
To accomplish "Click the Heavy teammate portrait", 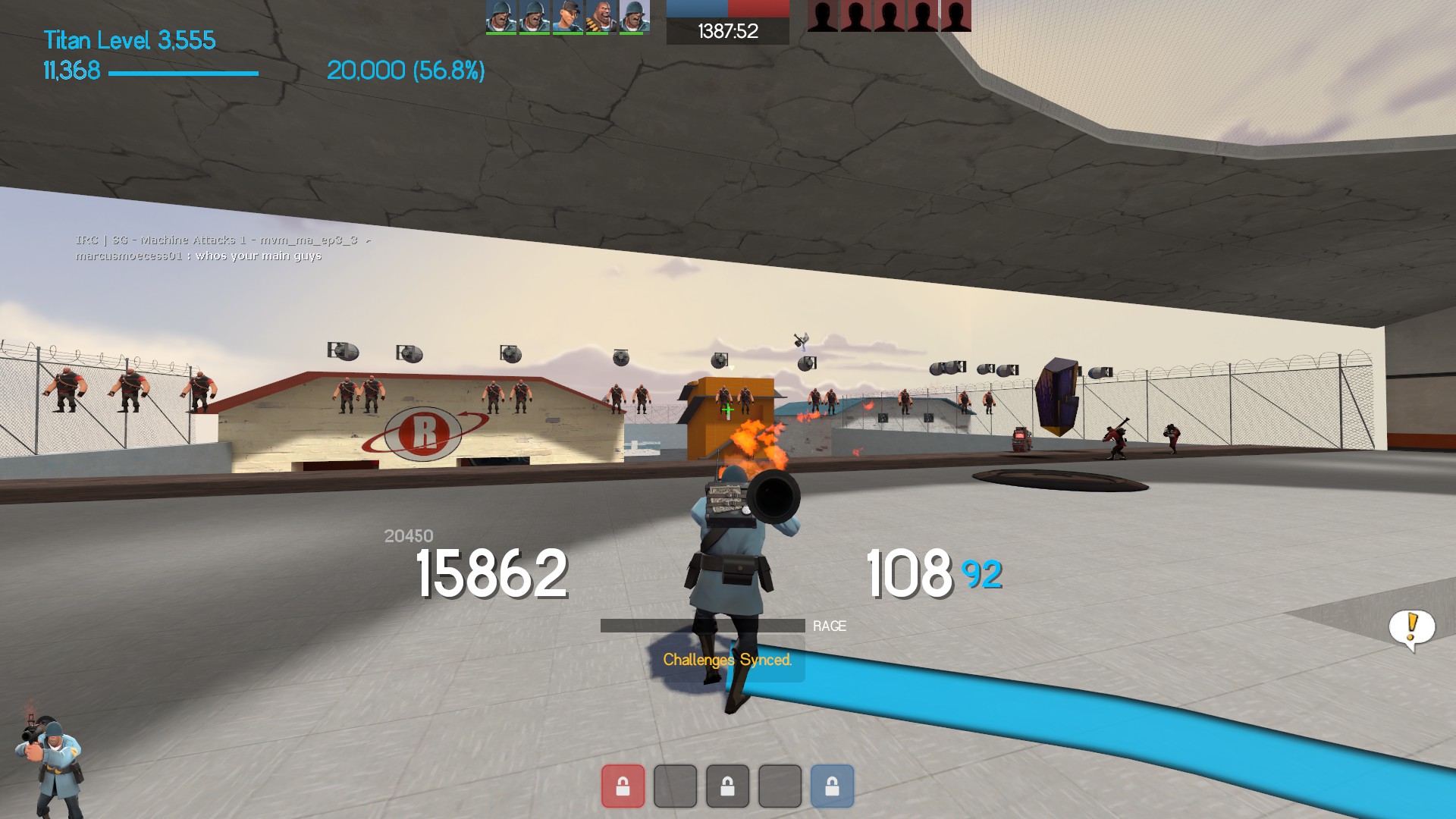I will coord(600,17).
